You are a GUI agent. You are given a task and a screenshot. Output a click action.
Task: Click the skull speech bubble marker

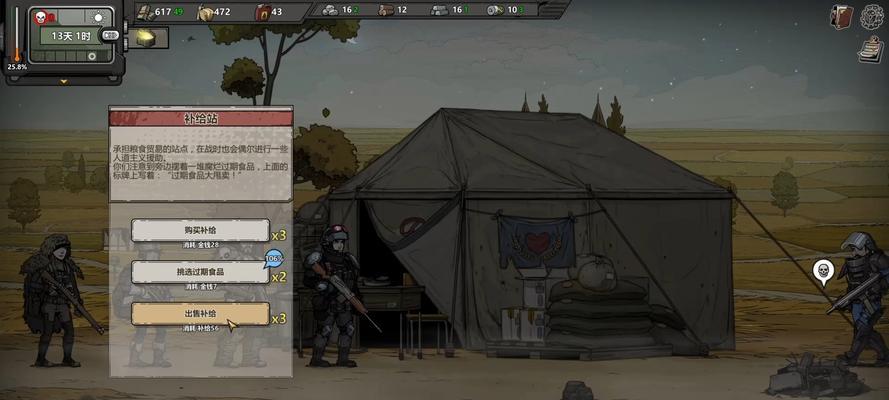pyautogui.click(x=822, y=270)
